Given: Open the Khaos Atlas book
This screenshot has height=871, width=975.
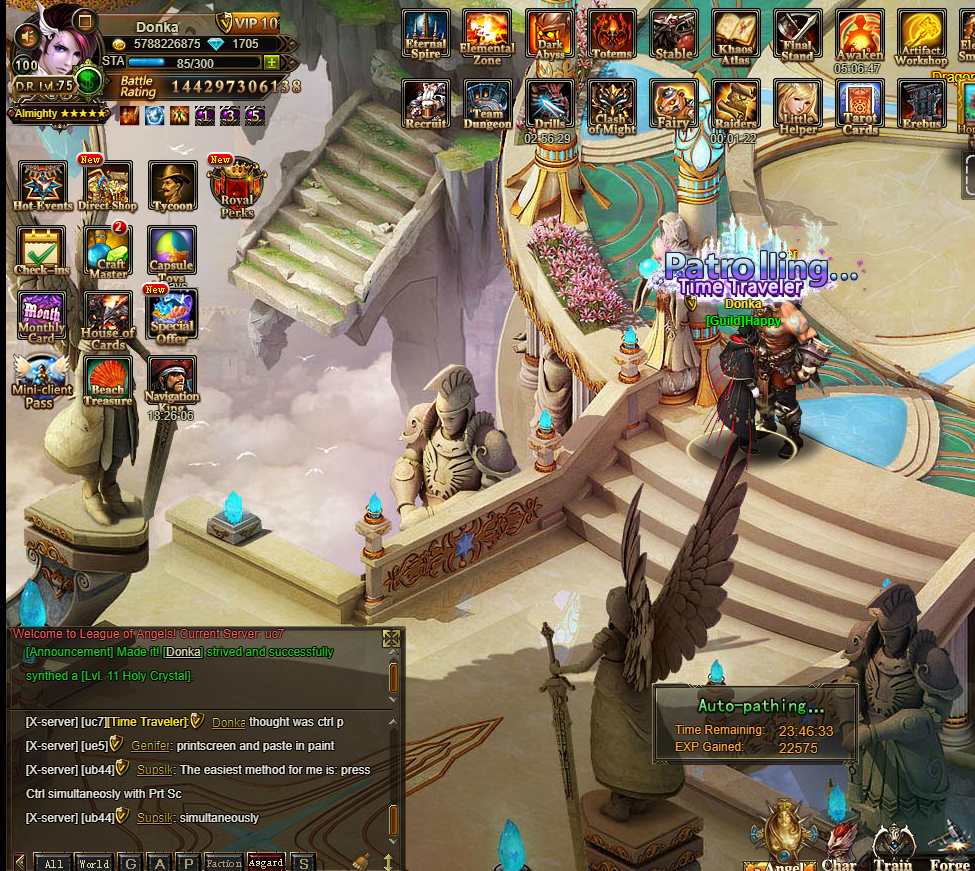Looking at the screenshot, I should (x=735, y=34).
